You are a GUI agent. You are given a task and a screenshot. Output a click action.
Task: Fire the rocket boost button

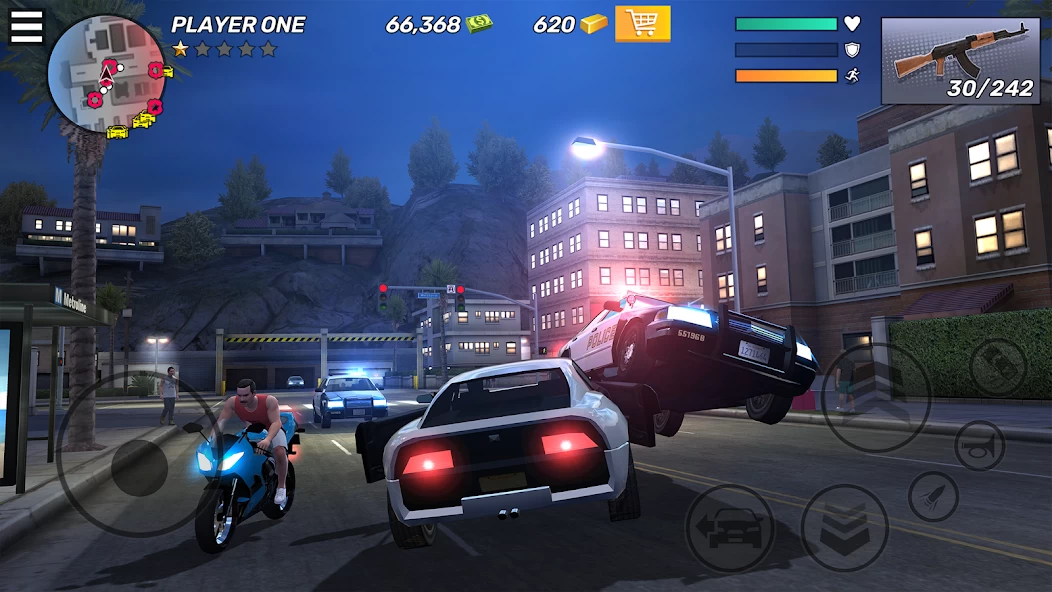[933, 496]
